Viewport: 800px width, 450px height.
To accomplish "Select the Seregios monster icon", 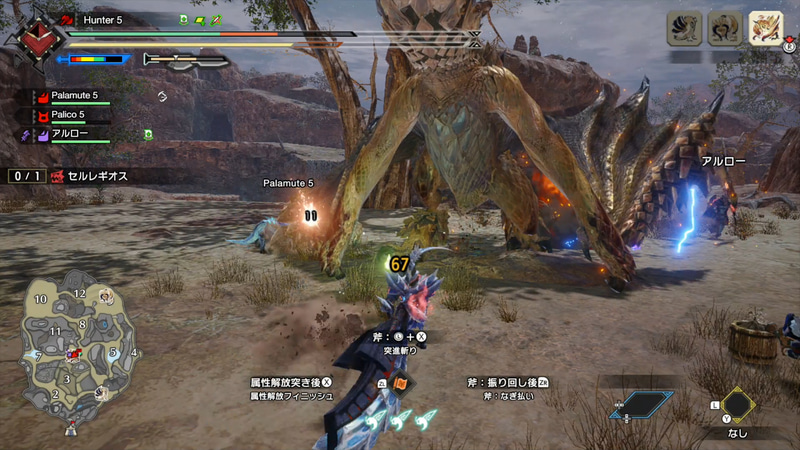I will (x=764, y=28).
